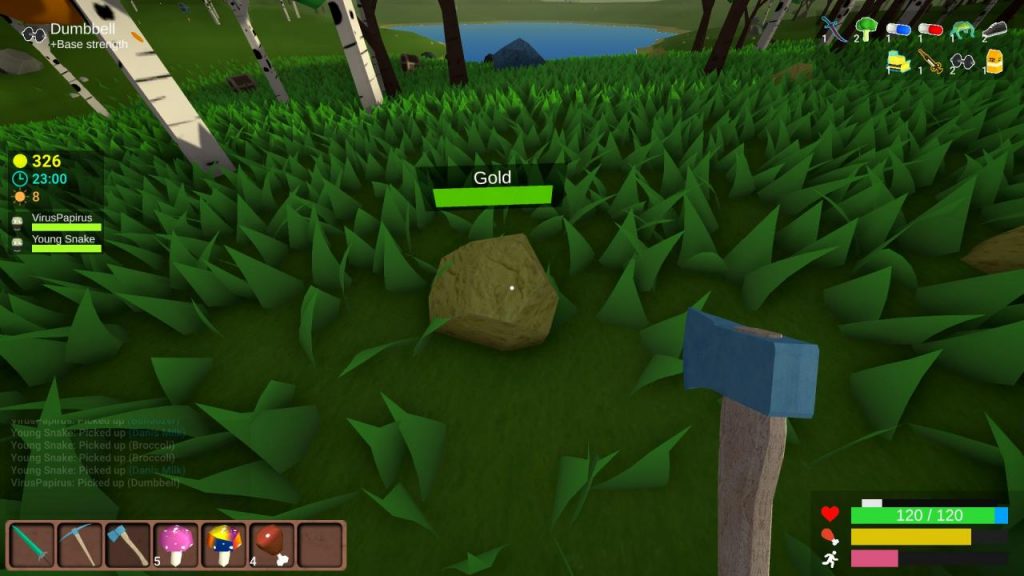Click VirusPapirus in the player list
1024x576 pixels.
(x=60, y=218)
